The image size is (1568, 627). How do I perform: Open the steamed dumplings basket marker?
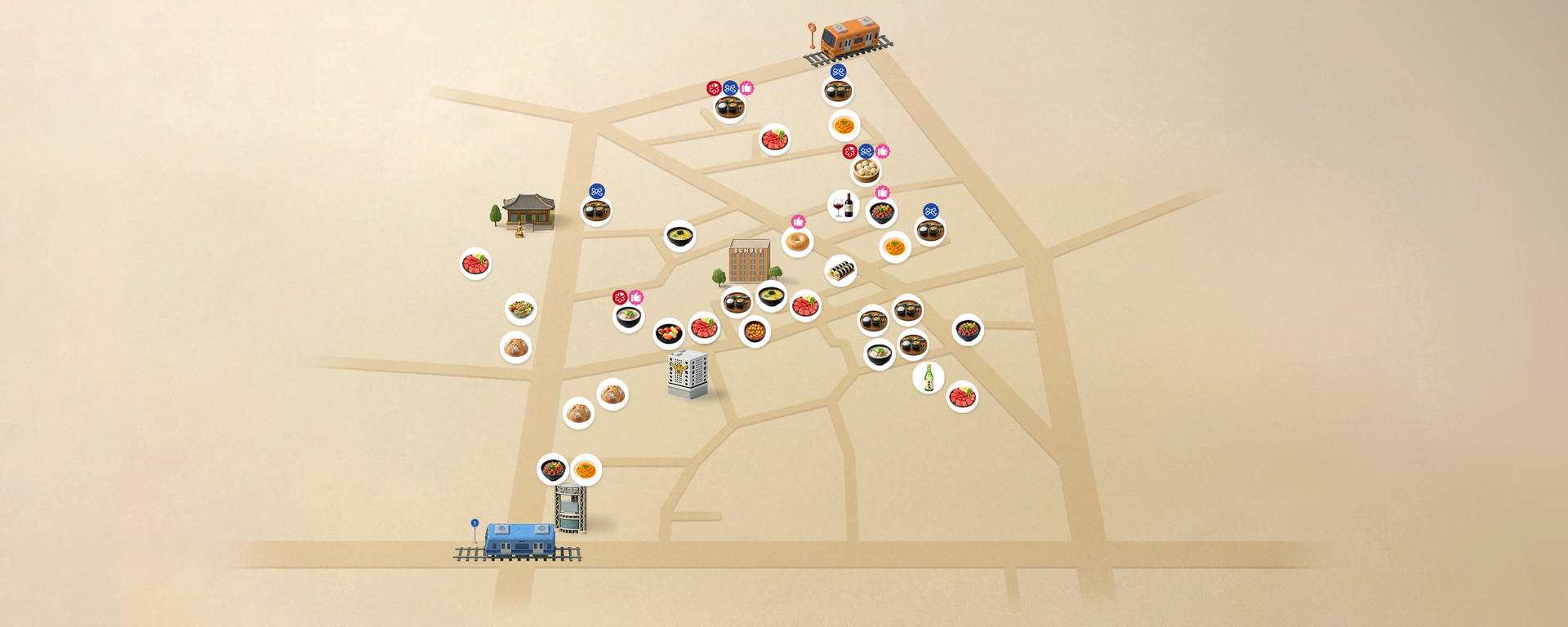(865, 171)
